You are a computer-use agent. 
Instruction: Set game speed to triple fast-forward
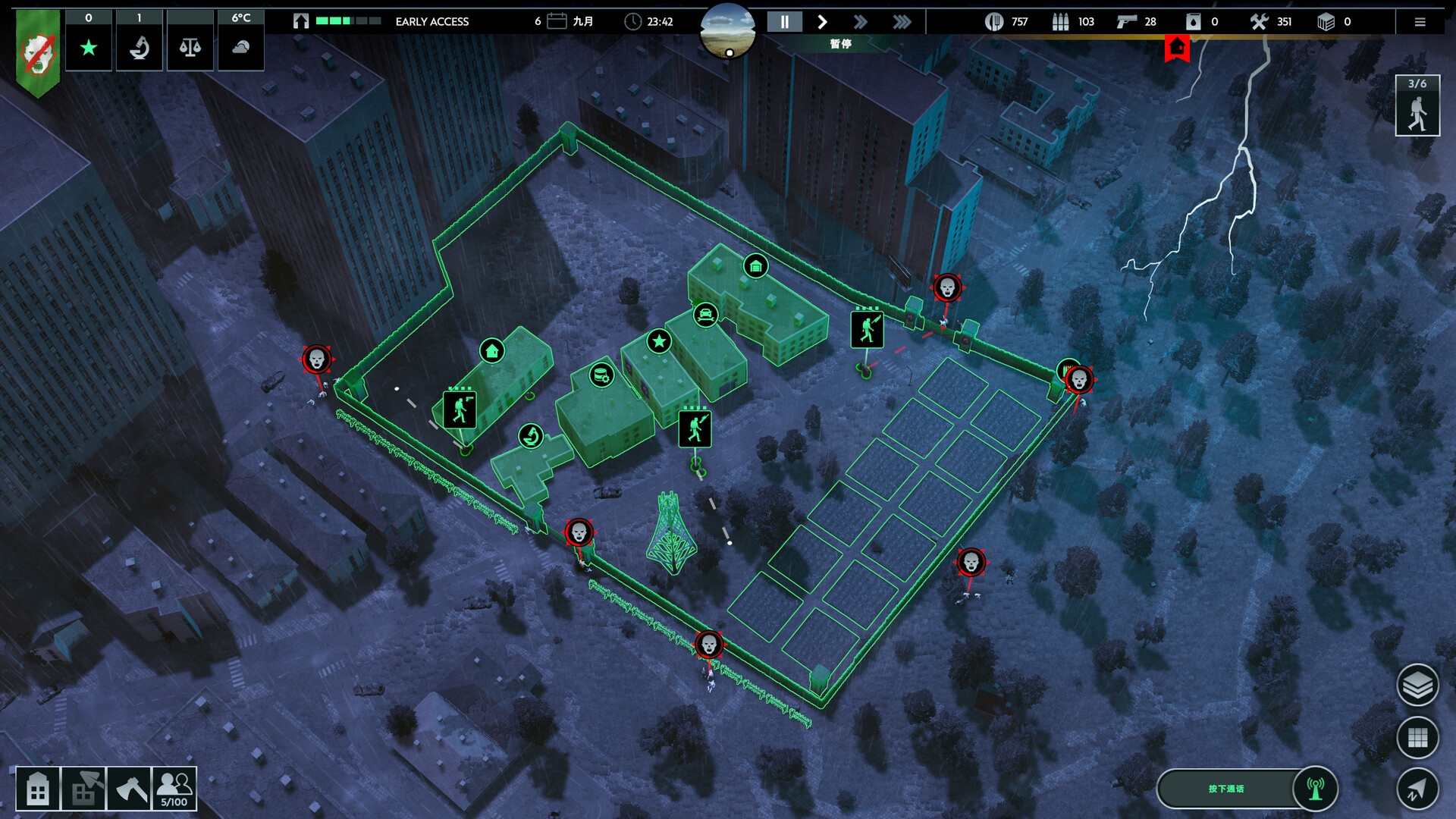pos(902,22)
